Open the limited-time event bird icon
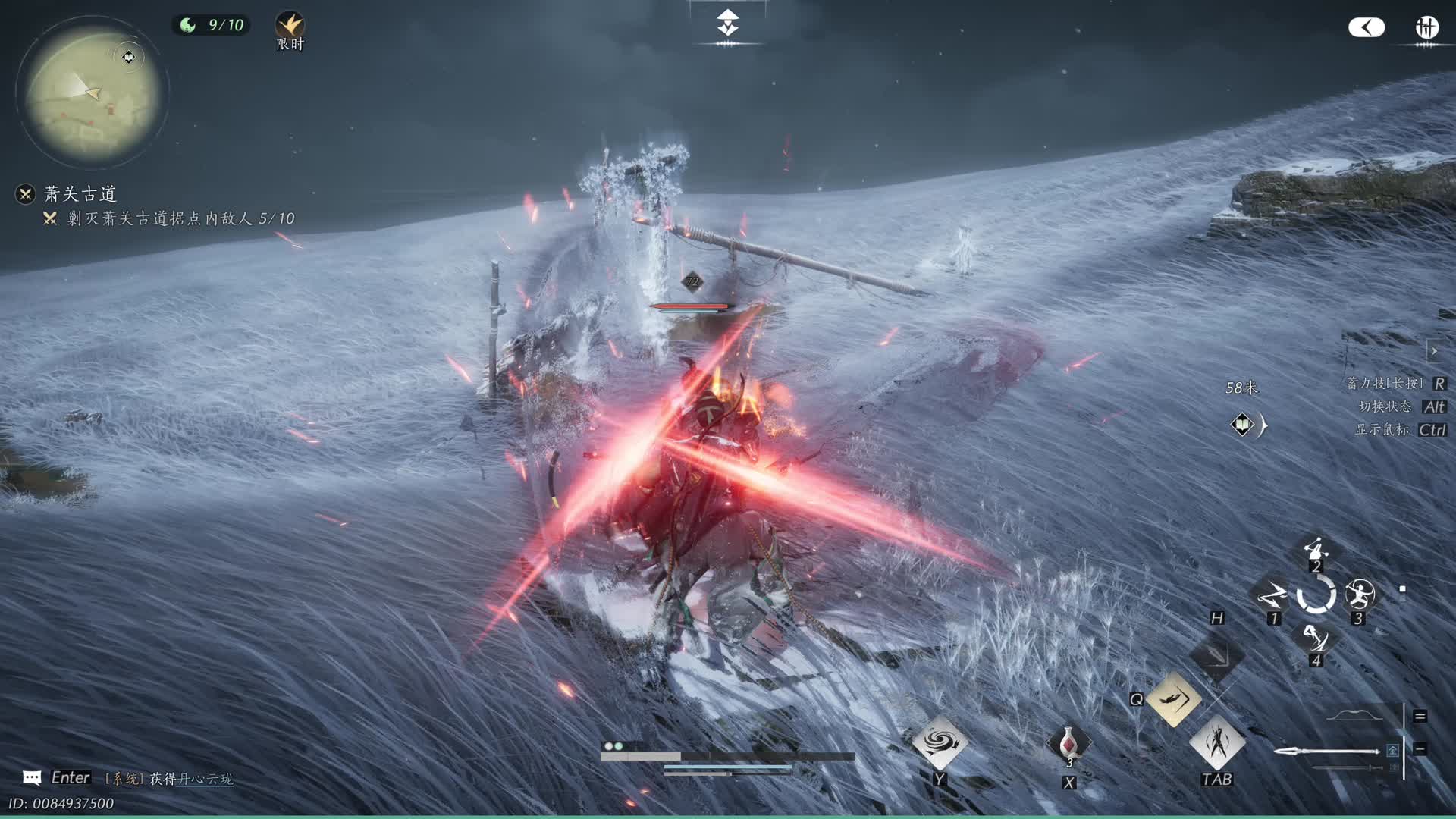Image resolution: width=1456 pixels, height=819 pixels. coord(289,26)
